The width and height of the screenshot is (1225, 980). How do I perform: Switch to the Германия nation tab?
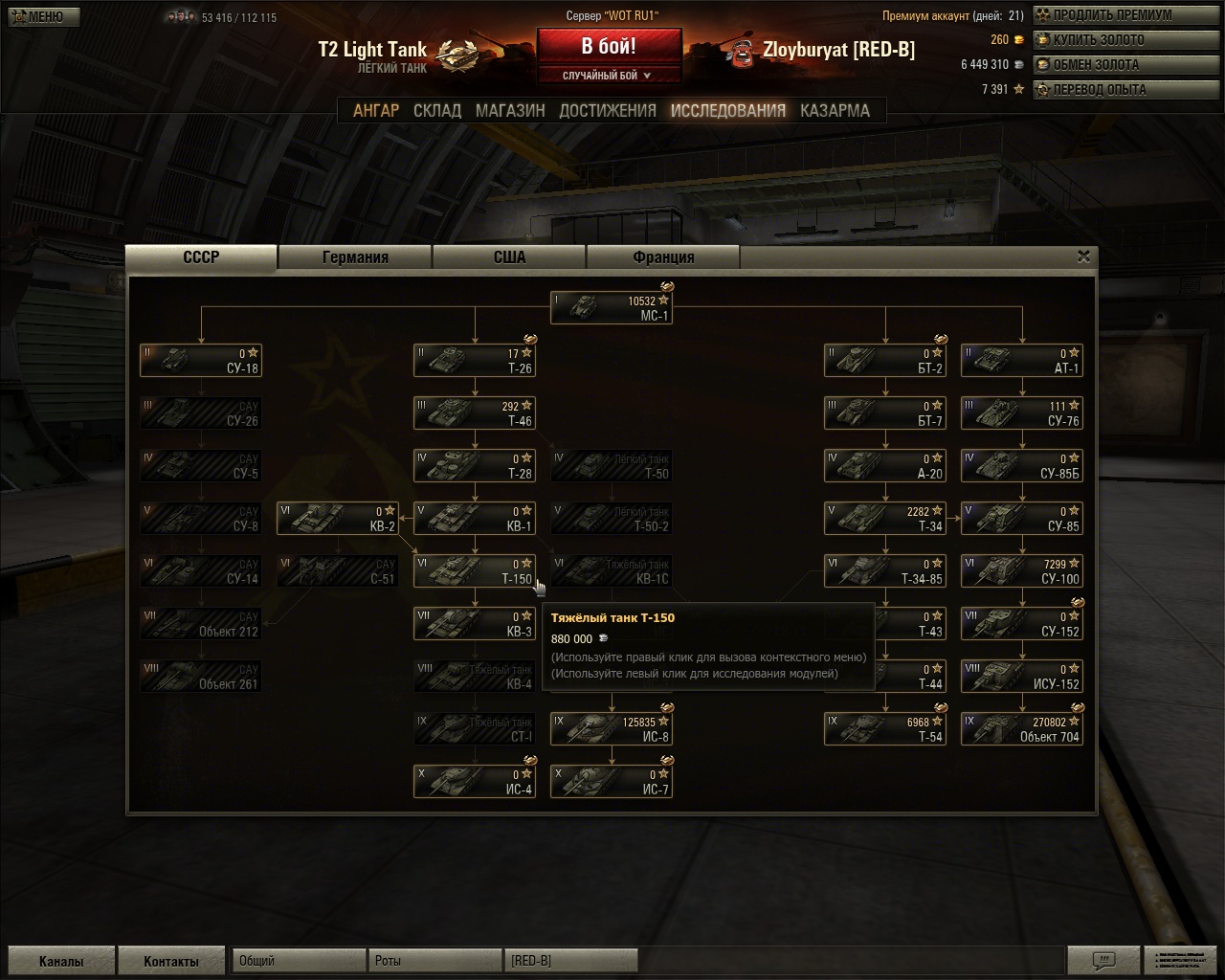(355, 256)
